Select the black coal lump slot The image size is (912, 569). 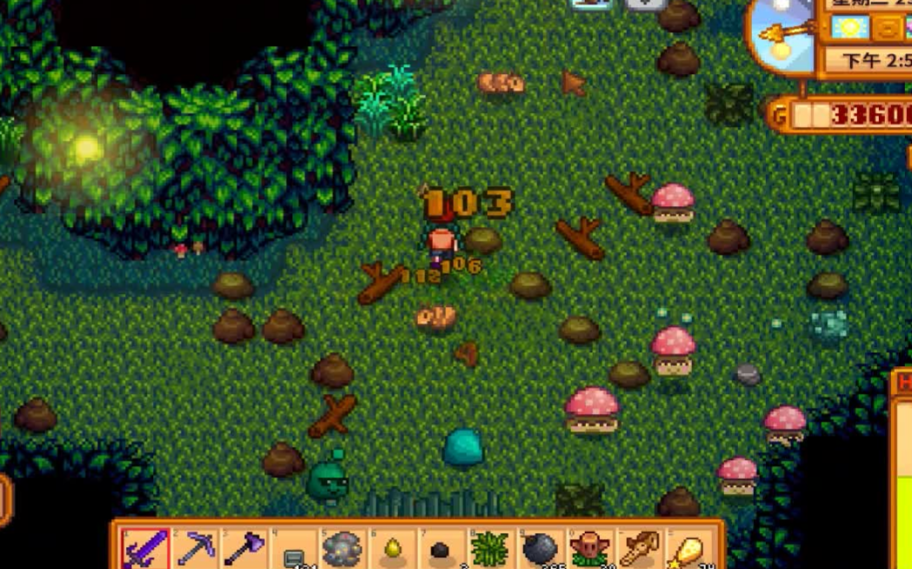(x=440, y=548)
